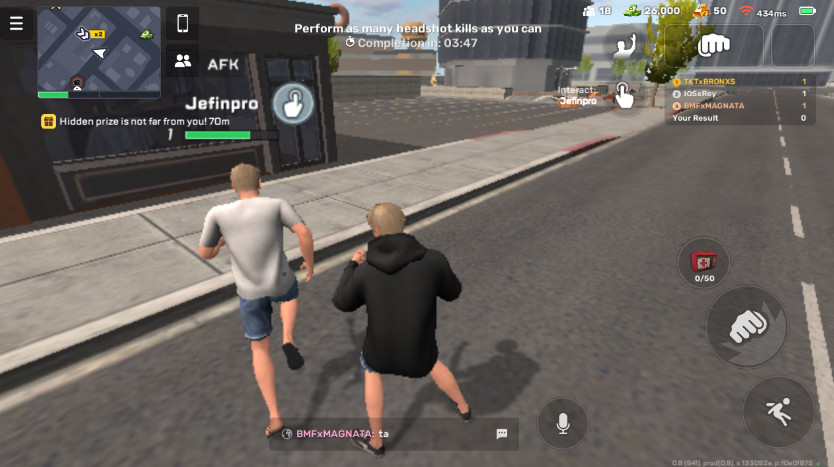Punch with the large fist attack button

[746, 326]
